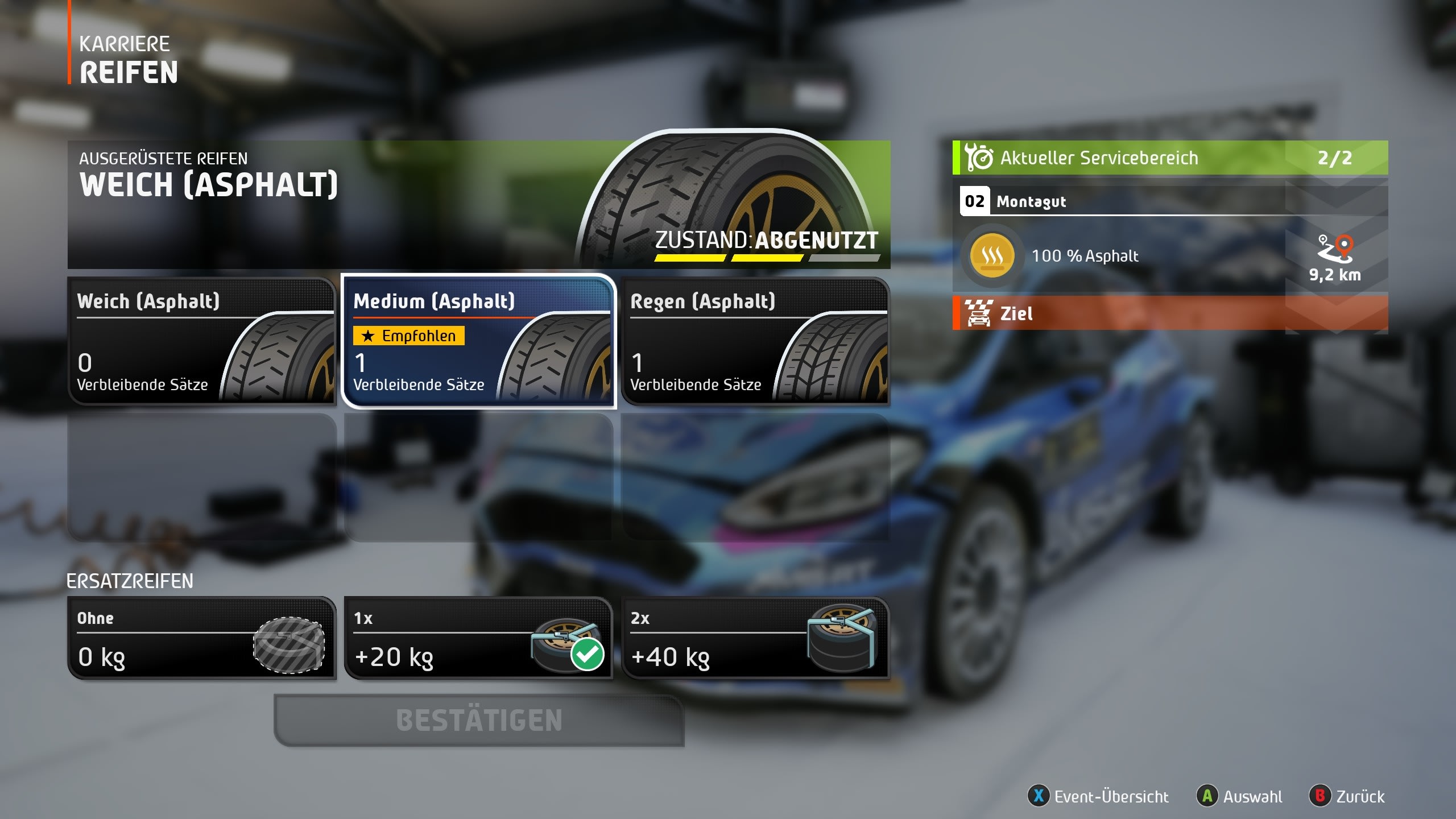Select the Weich (Asphalt) tyre card
The image size is (1456, 819).
click(x=202, y=341)
